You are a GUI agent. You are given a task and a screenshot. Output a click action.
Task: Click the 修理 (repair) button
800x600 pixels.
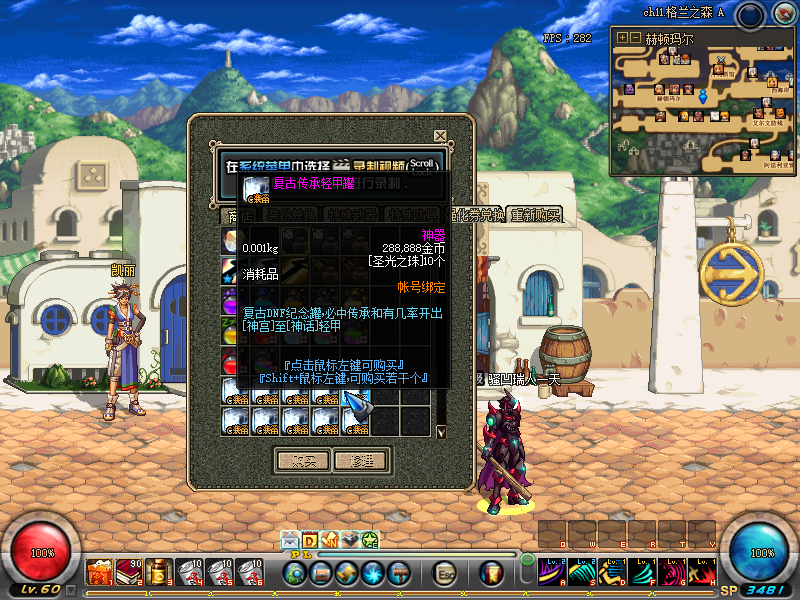pos(360,460)
